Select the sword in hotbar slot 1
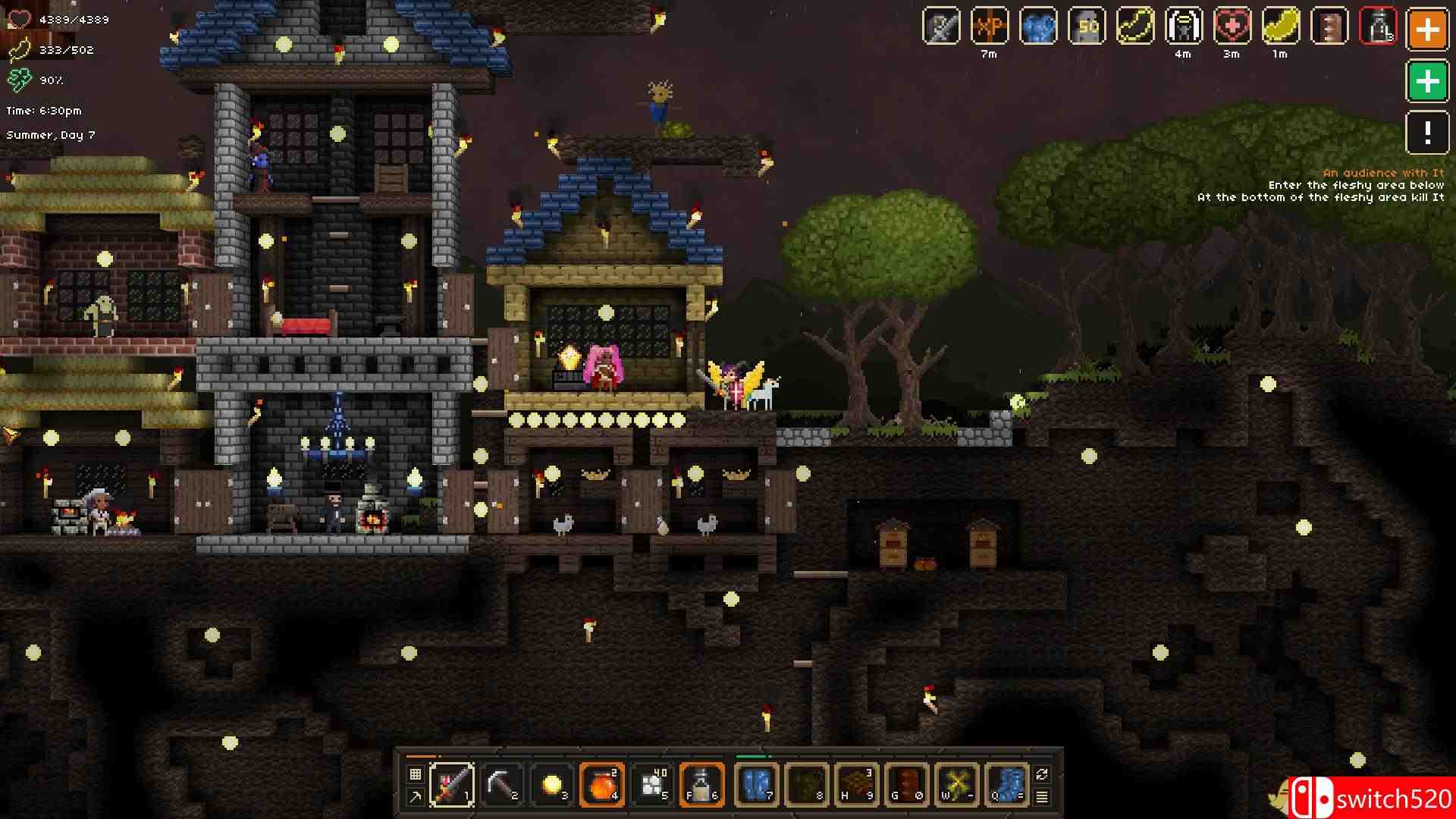This screenshot has height=819, width=1456. click(x=453, y=785)
